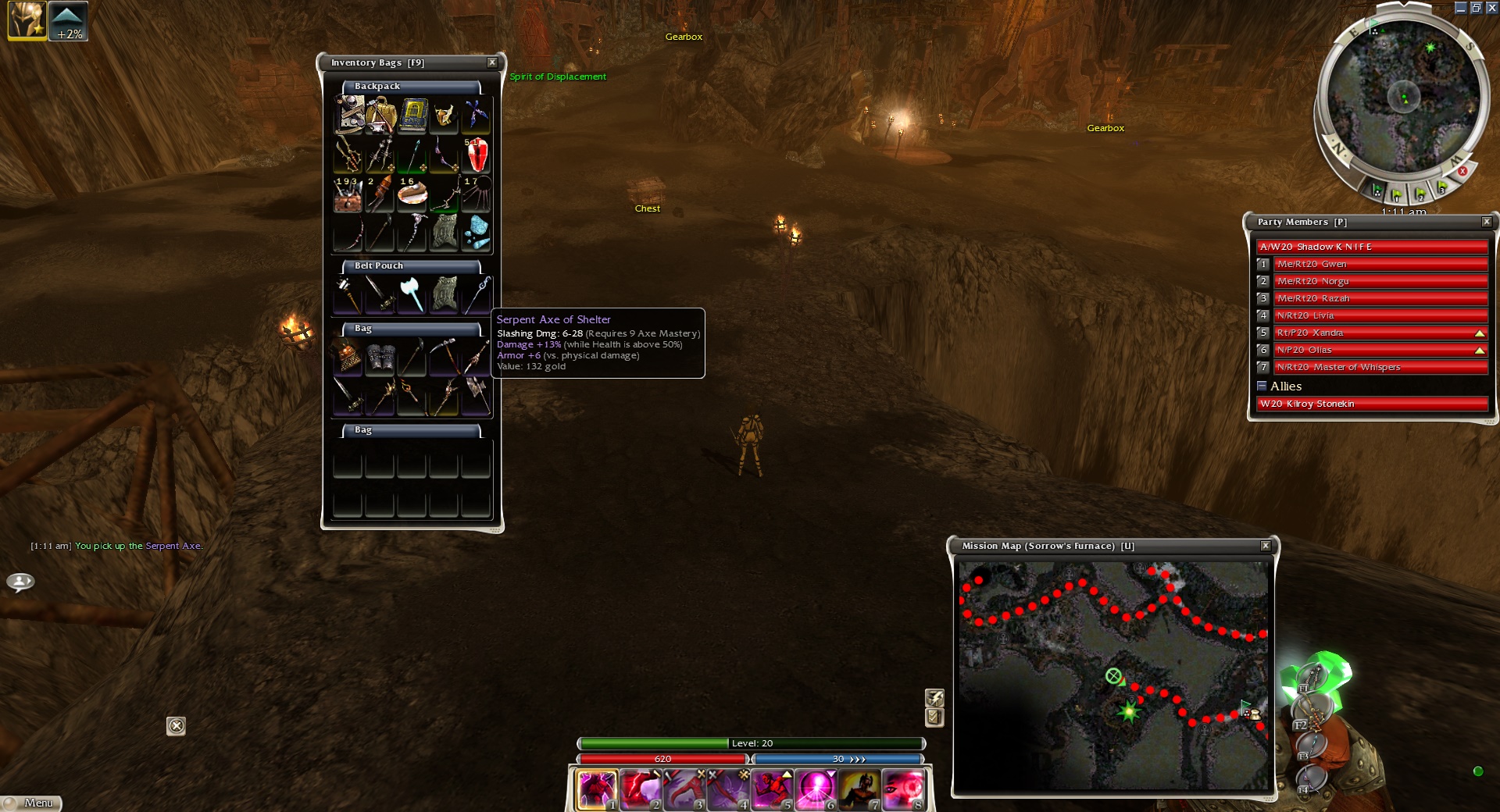
Task: Select the slice of pie item stack
Action: click(x=412, y=194)
